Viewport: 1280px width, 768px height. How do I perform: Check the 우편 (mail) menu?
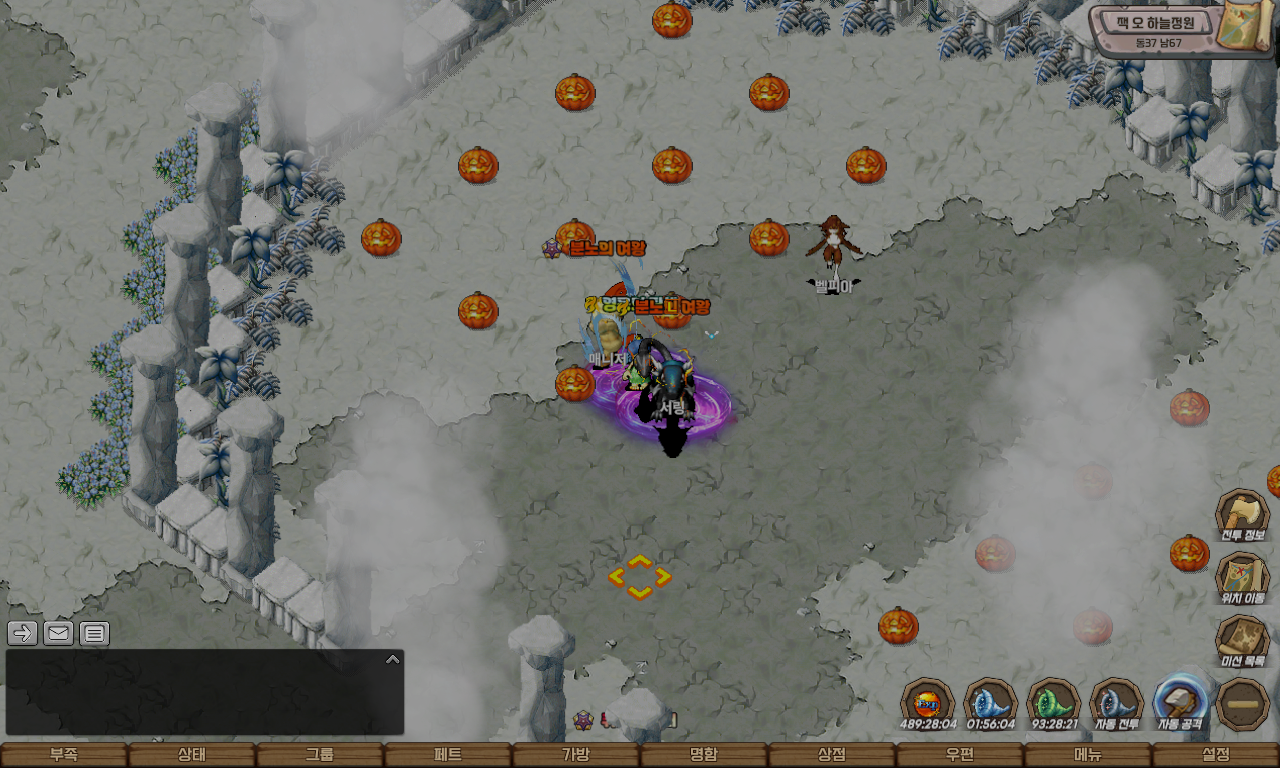(x=959, y=755)
